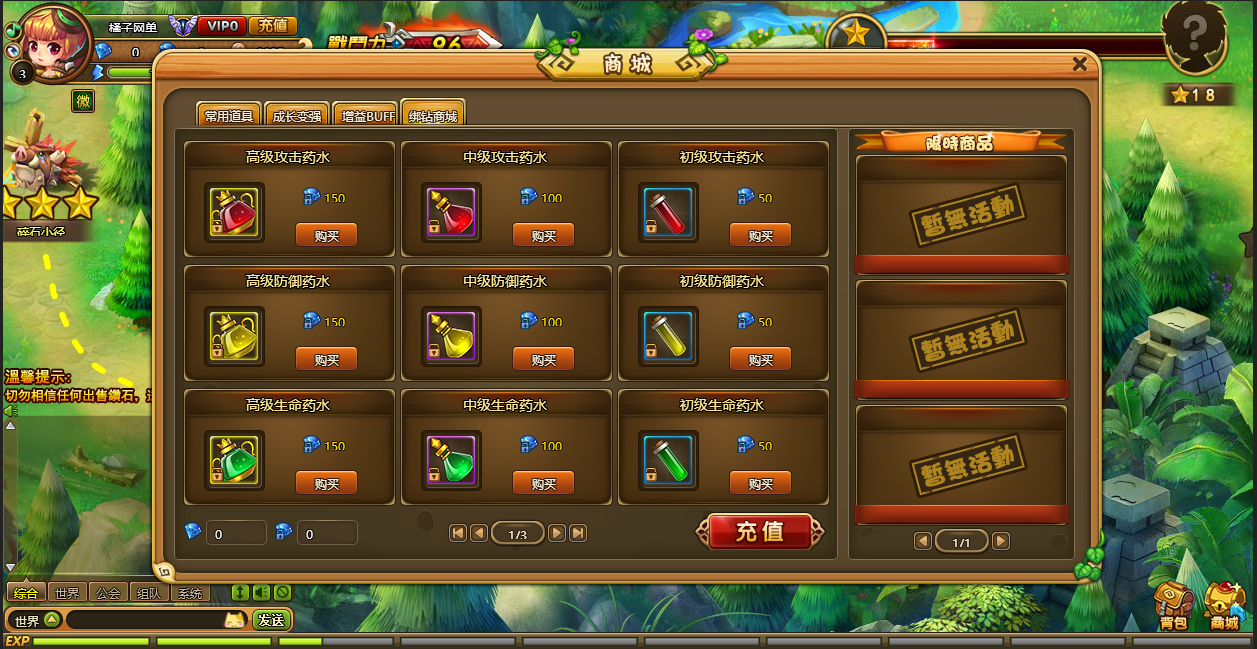Open the question mark help icon
This screenshot has height=649, width=1257.
click(1195, 38)
